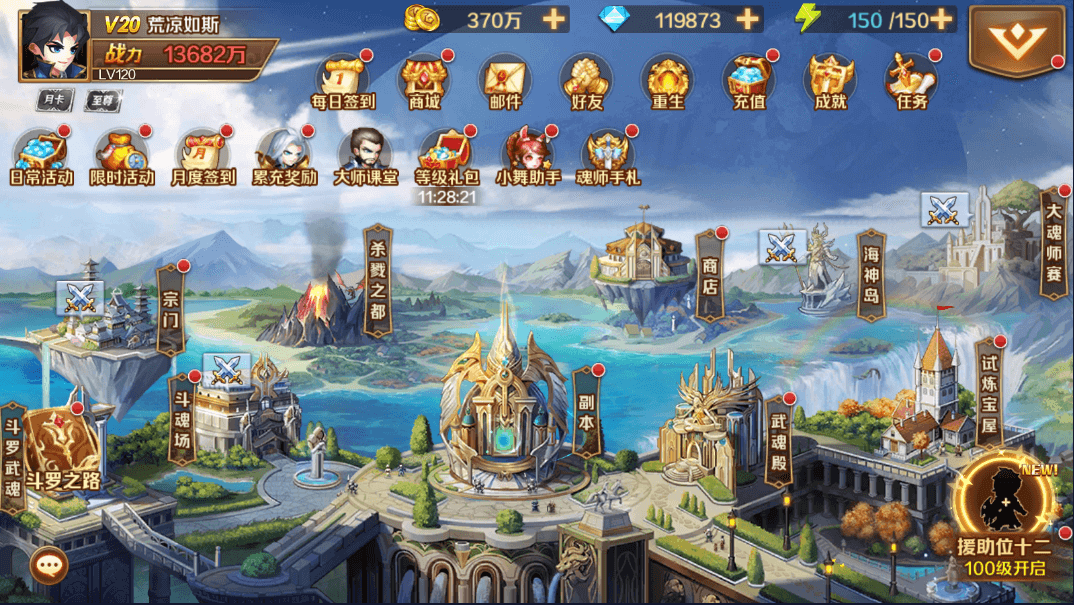Check the 邮件 mail icon
Screen dimensions: 1074x605
tap(505, 79)
